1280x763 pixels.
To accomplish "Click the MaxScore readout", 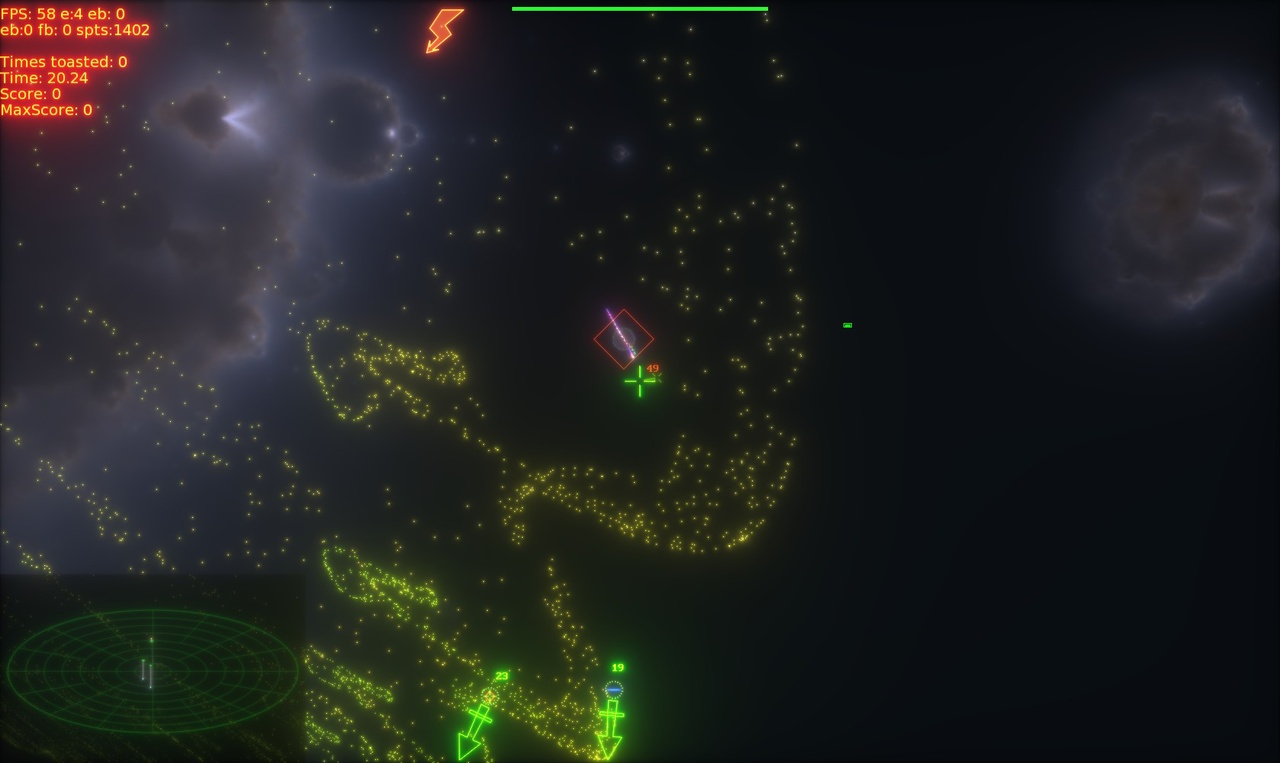I will point(48,110).
